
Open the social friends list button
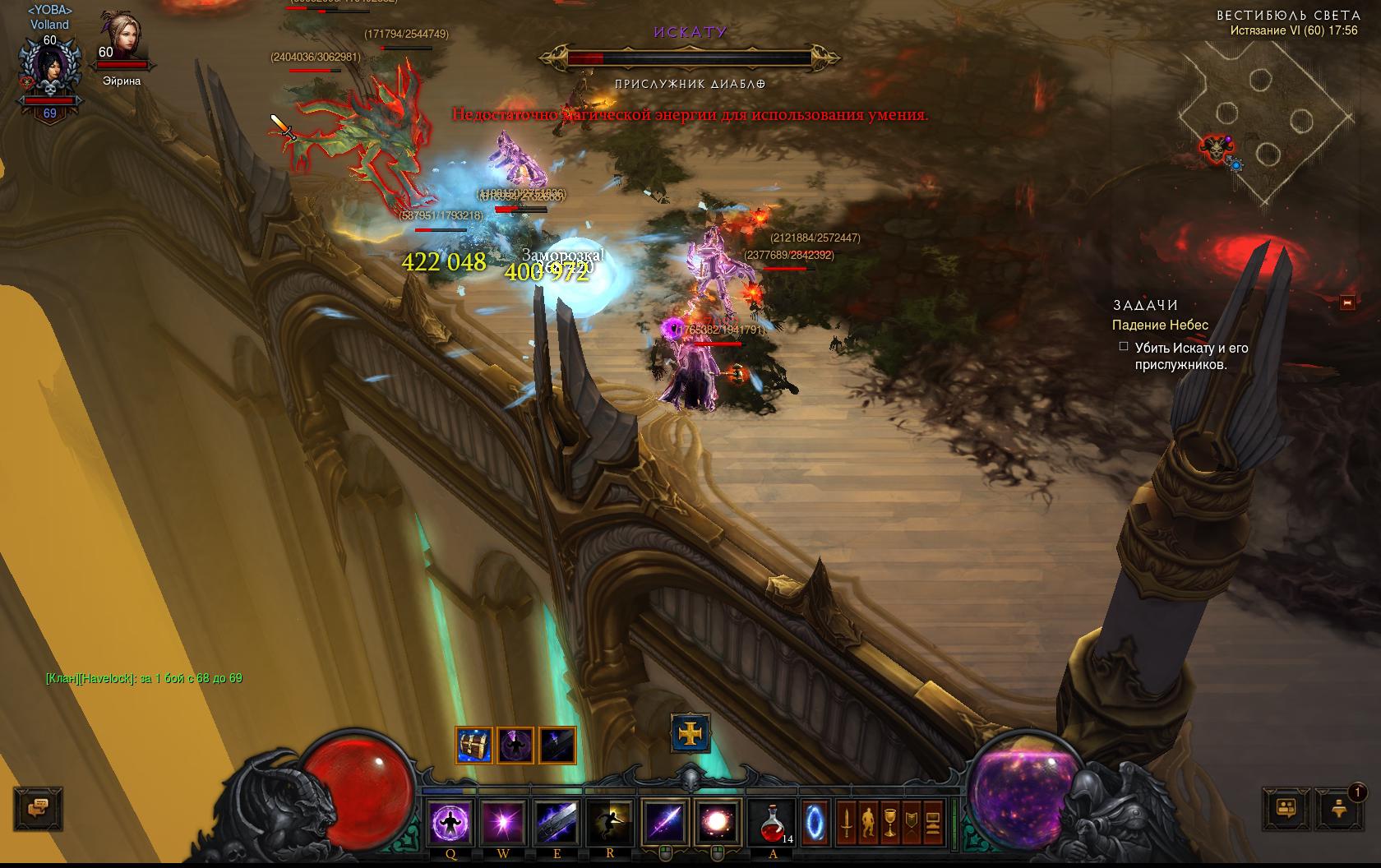[1286, 808]
